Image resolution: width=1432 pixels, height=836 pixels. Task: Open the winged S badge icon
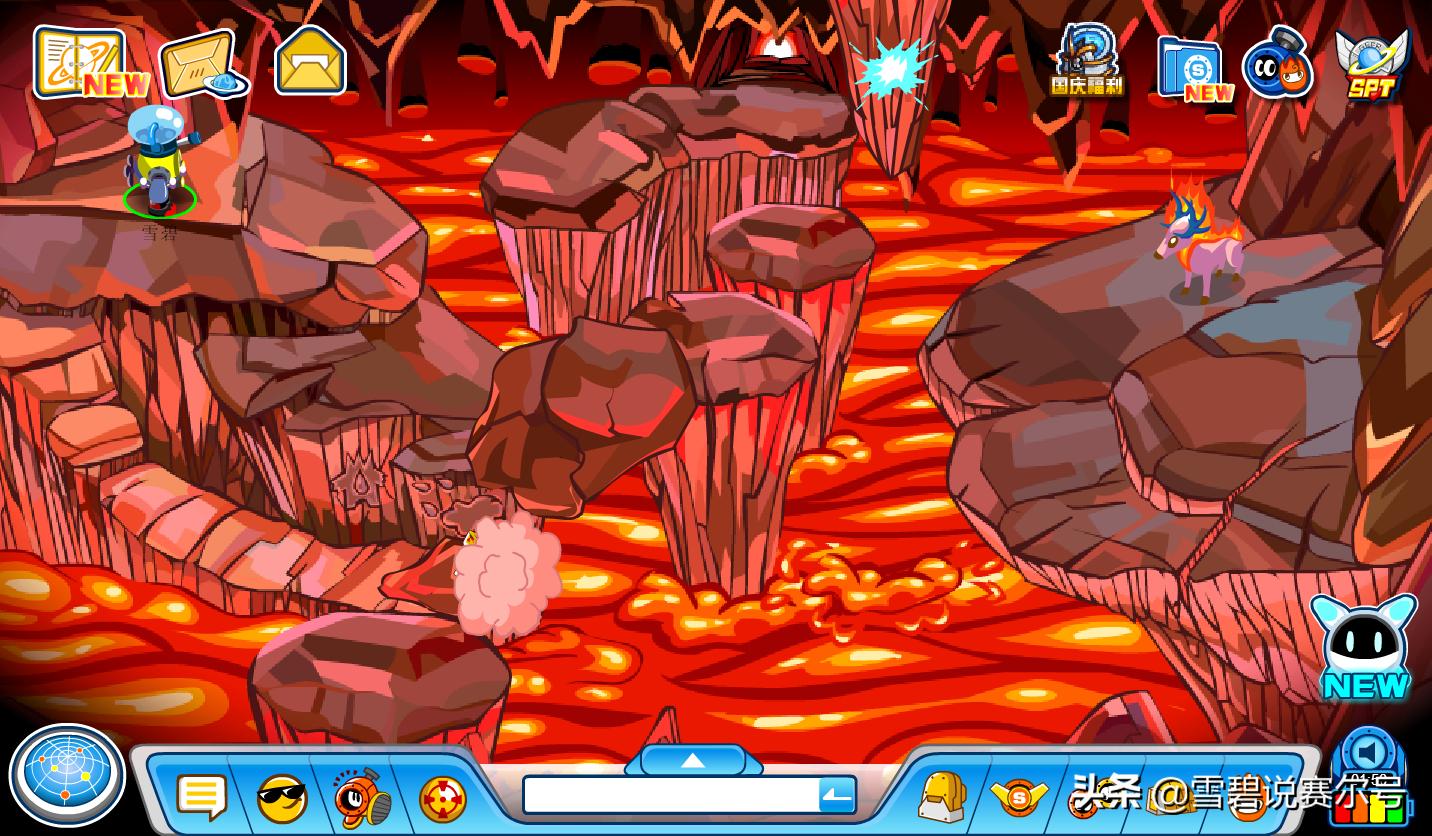coord(1018,798)
